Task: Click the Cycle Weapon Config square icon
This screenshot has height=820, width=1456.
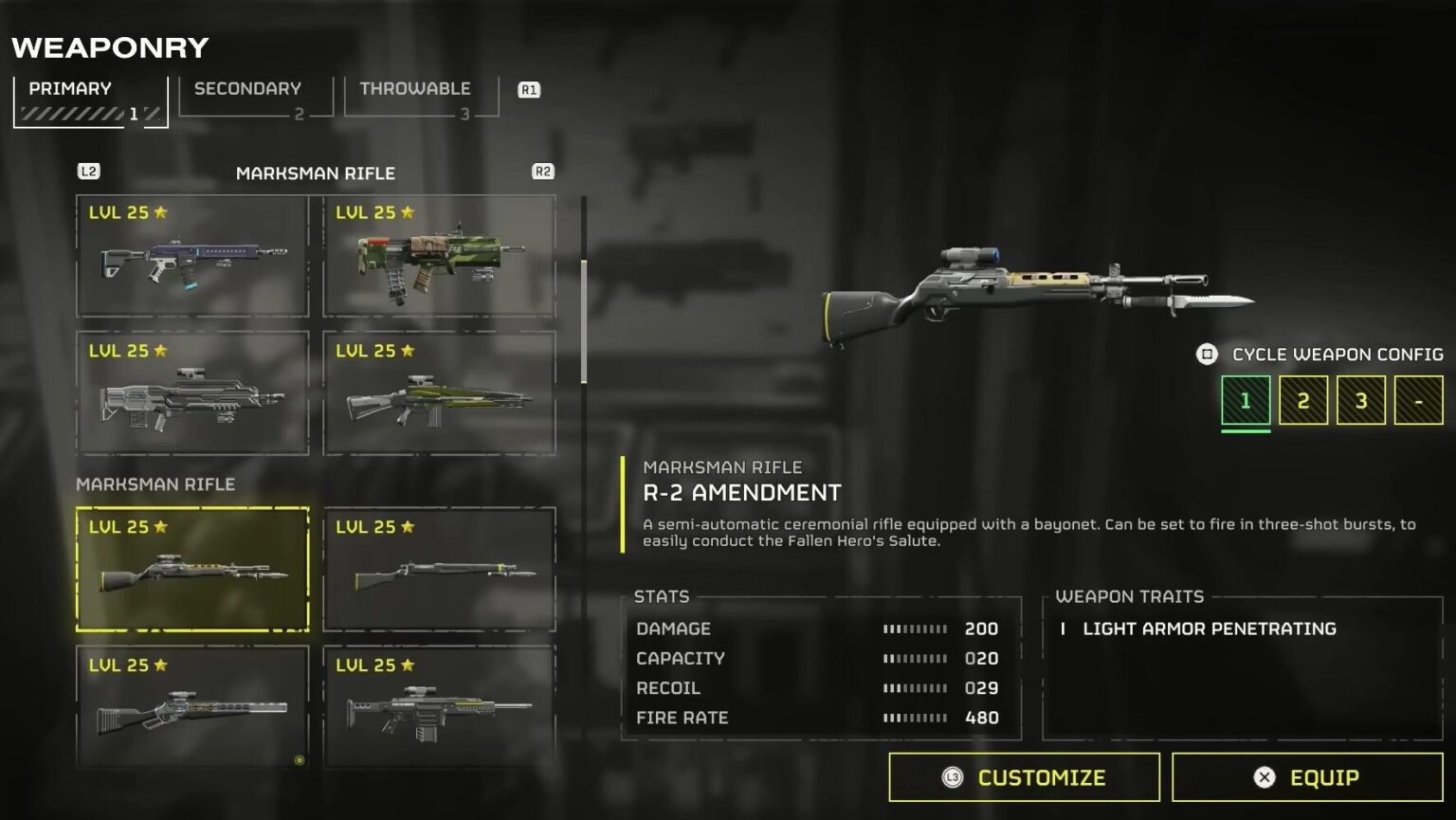Action: 1206,354
